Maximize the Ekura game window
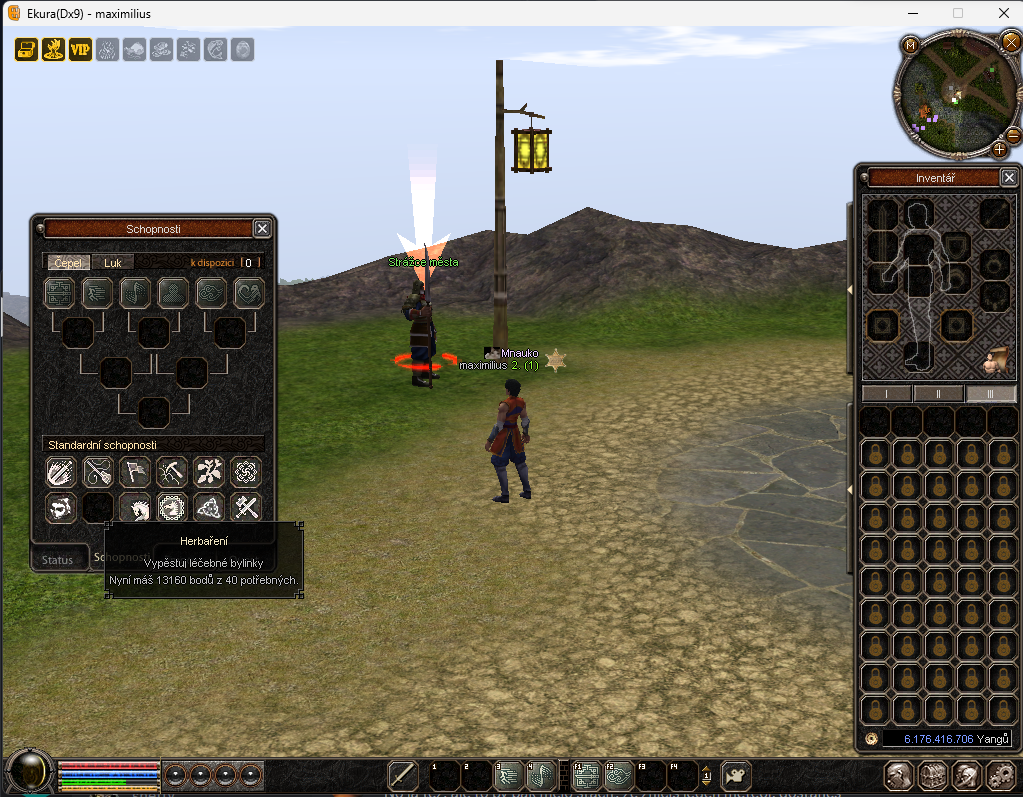 958,14
